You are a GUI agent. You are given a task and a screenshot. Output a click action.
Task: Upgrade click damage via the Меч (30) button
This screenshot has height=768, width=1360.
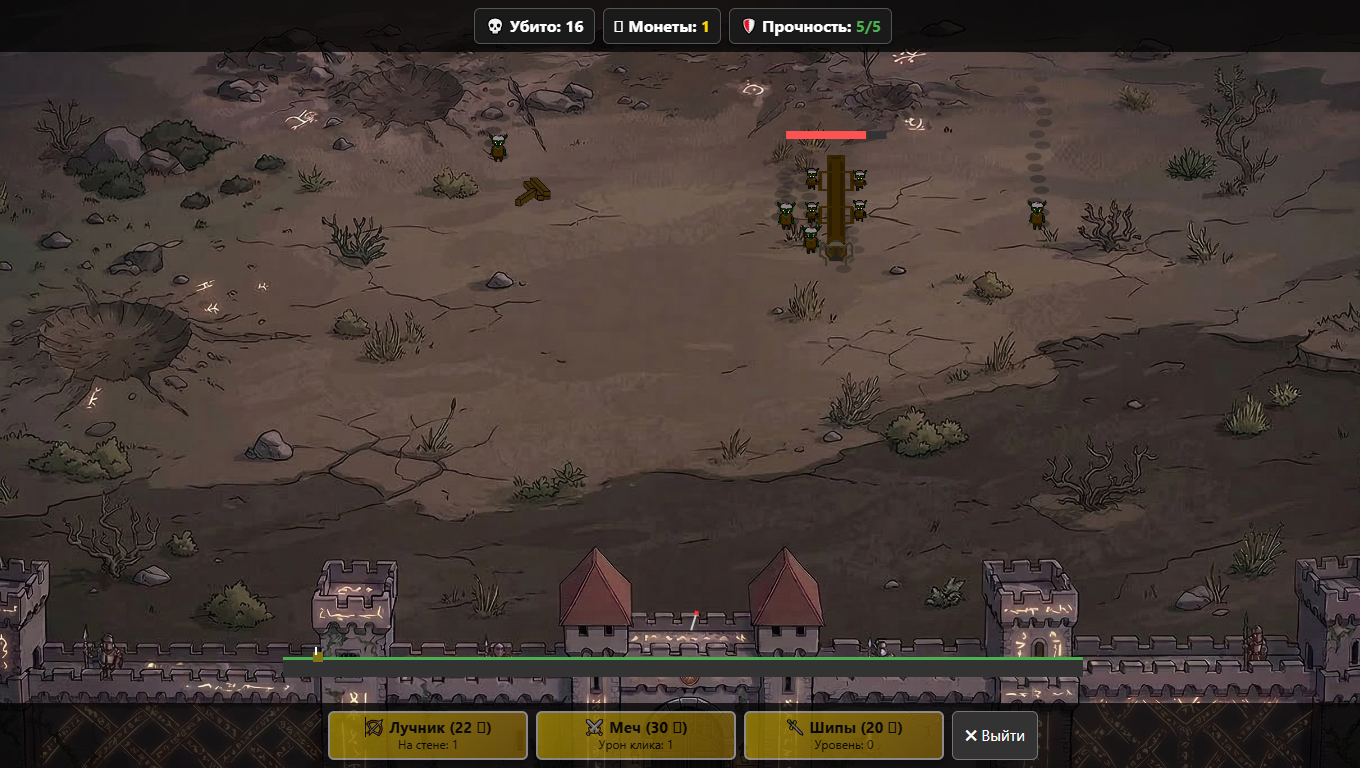pyautogui.click(x=635, y=735)
